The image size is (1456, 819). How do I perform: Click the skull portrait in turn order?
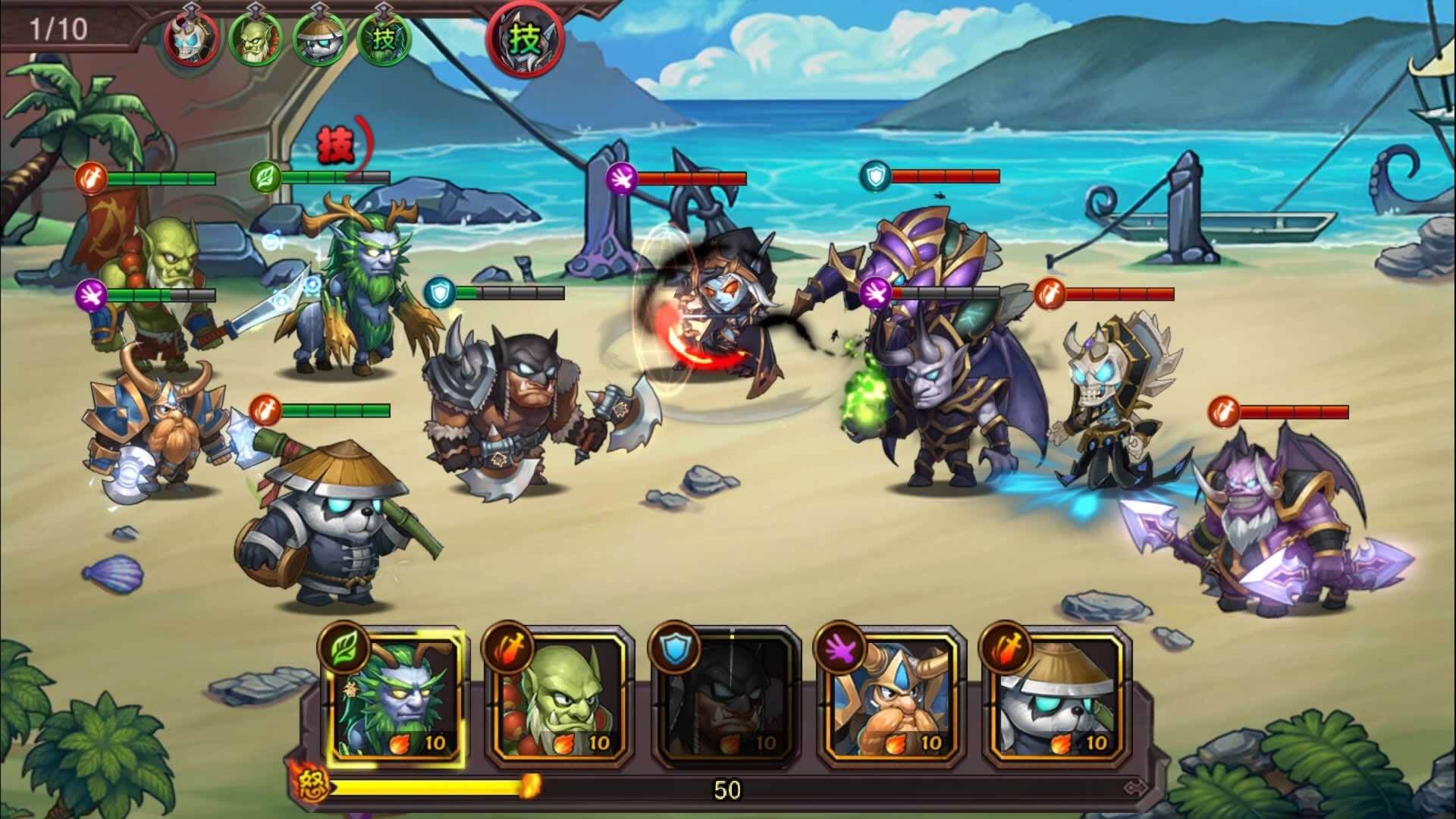192,38
